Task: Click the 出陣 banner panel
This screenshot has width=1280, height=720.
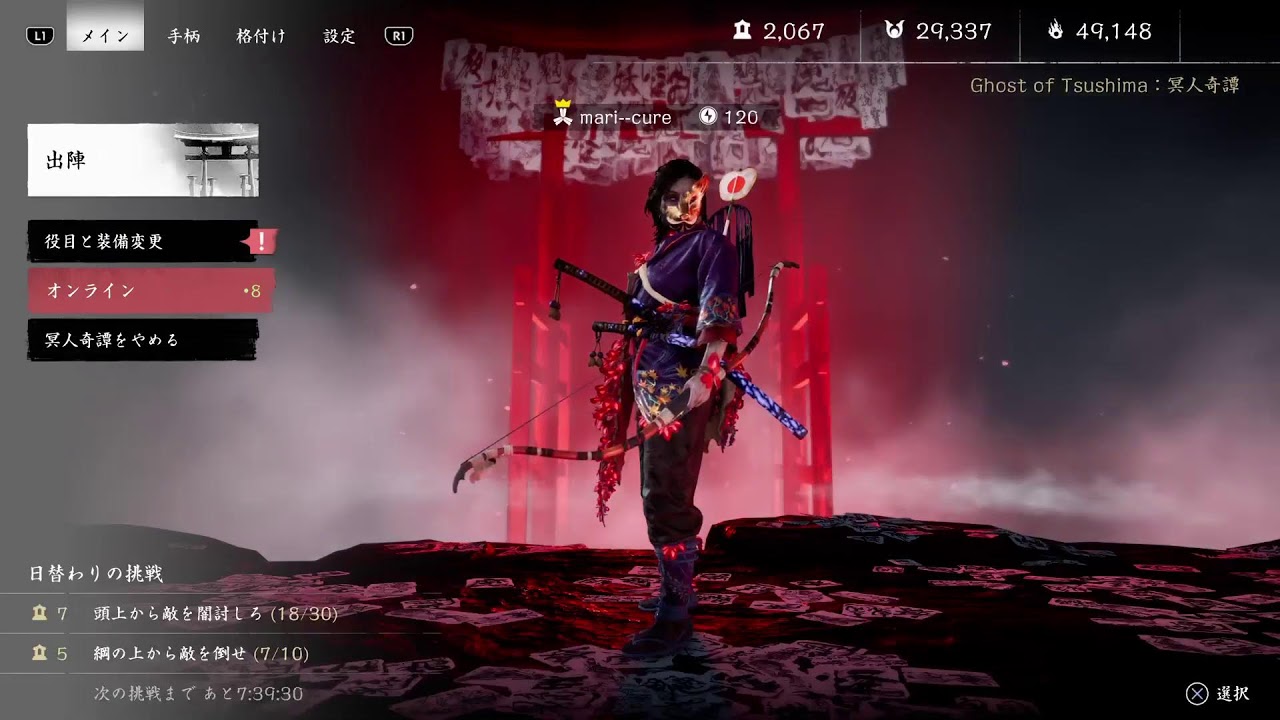Action: [144, 161]
